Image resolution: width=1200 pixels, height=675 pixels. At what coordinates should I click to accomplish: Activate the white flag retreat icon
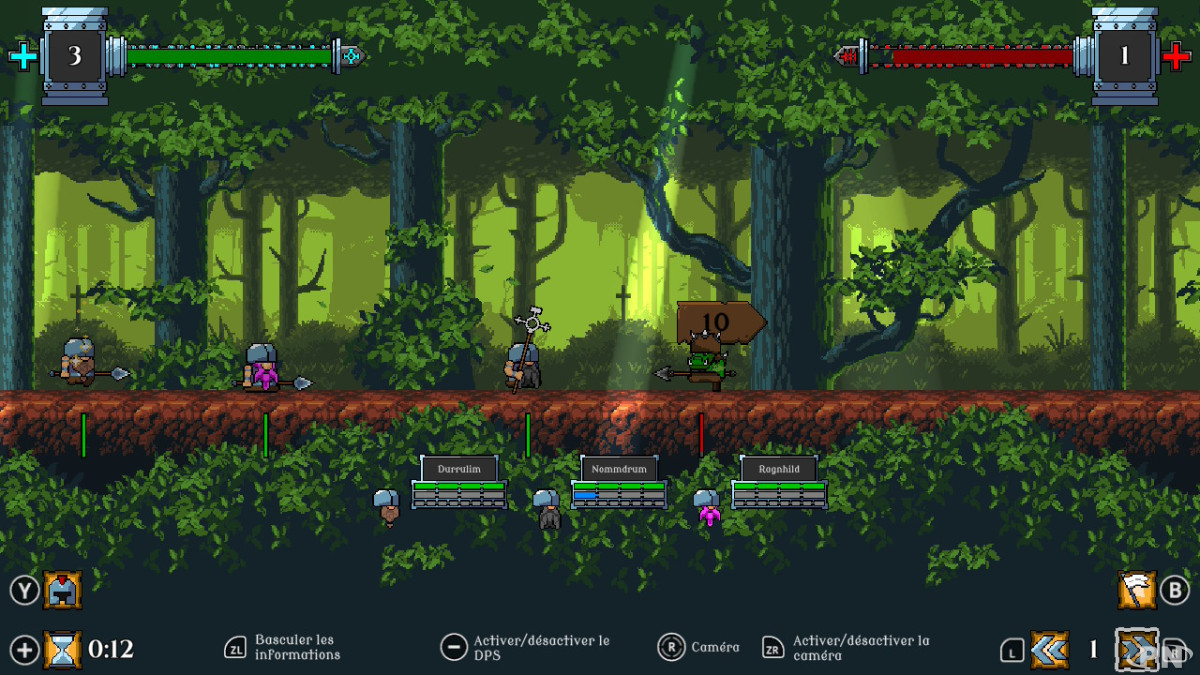click(1137, 590)
